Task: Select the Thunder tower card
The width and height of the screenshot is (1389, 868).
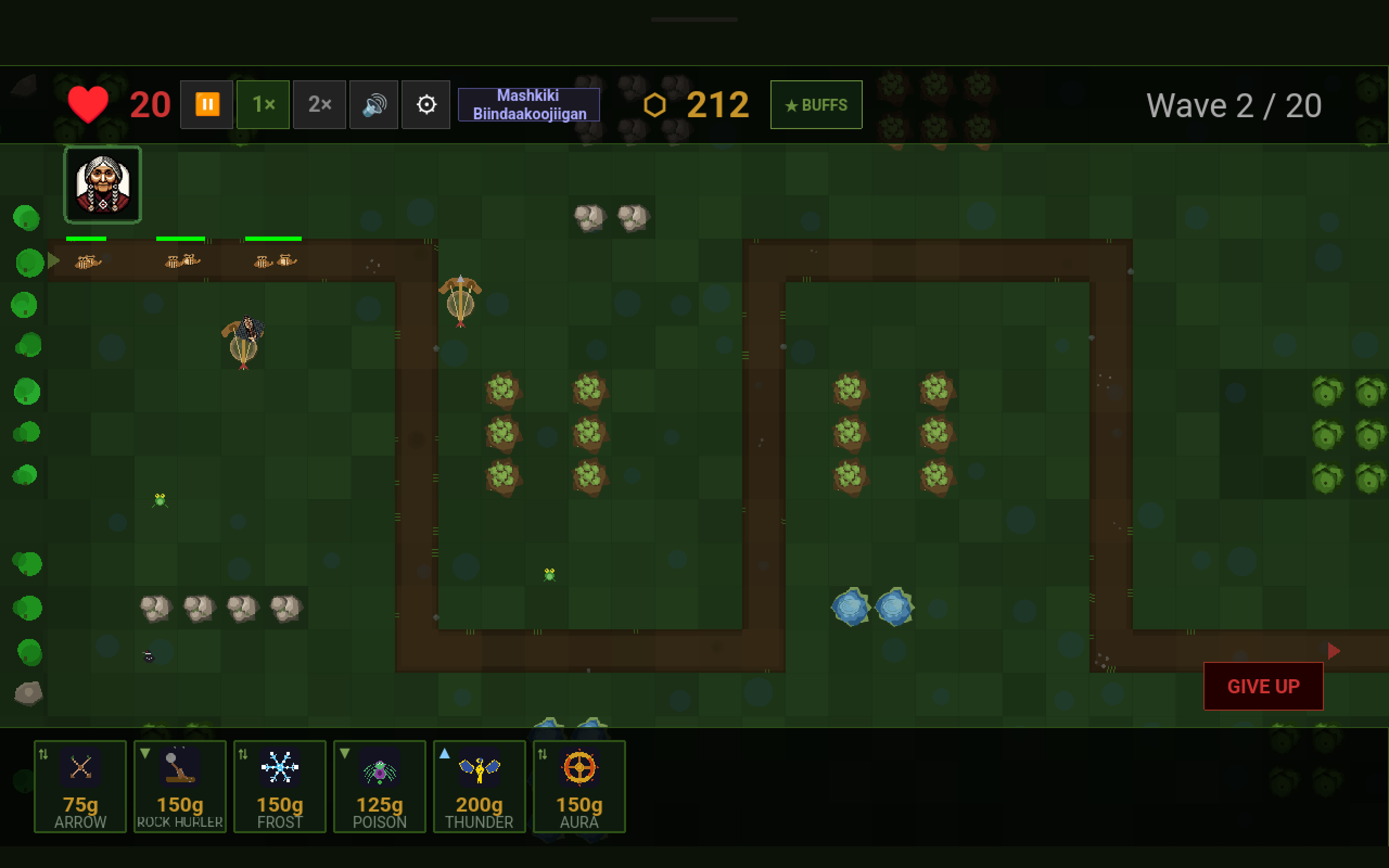Action: (x=479, y=787)
